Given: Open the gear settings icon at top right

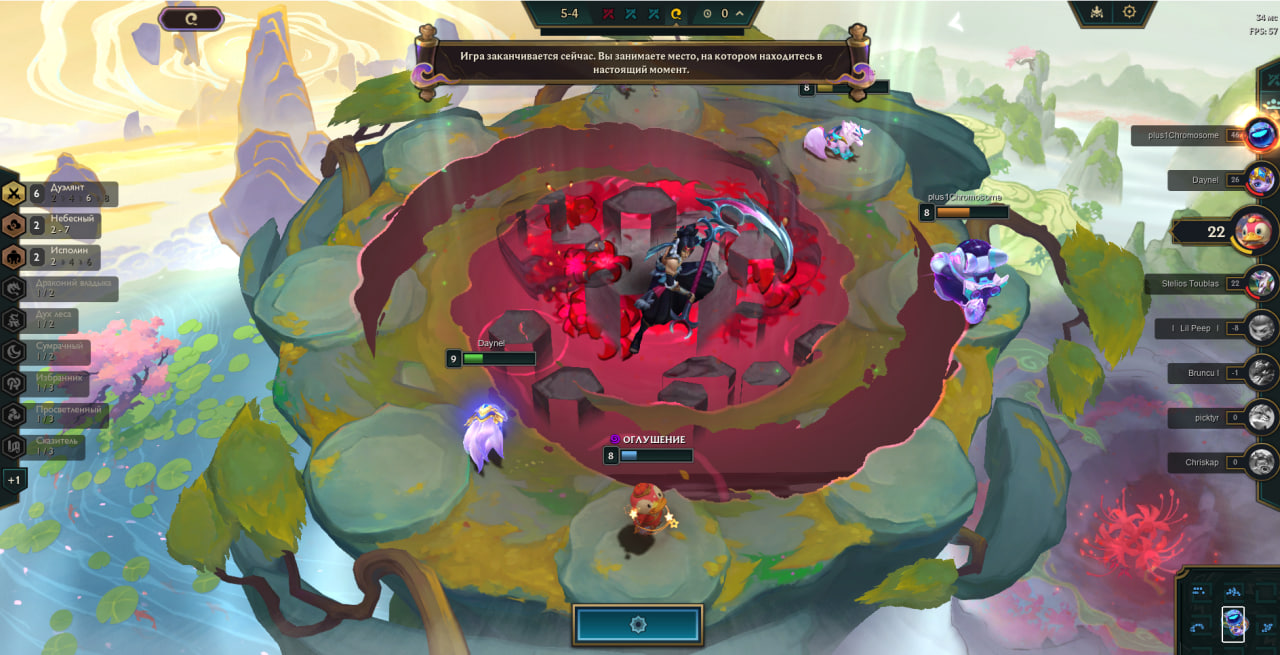Looking at the screenshot, I should 1129,12.
